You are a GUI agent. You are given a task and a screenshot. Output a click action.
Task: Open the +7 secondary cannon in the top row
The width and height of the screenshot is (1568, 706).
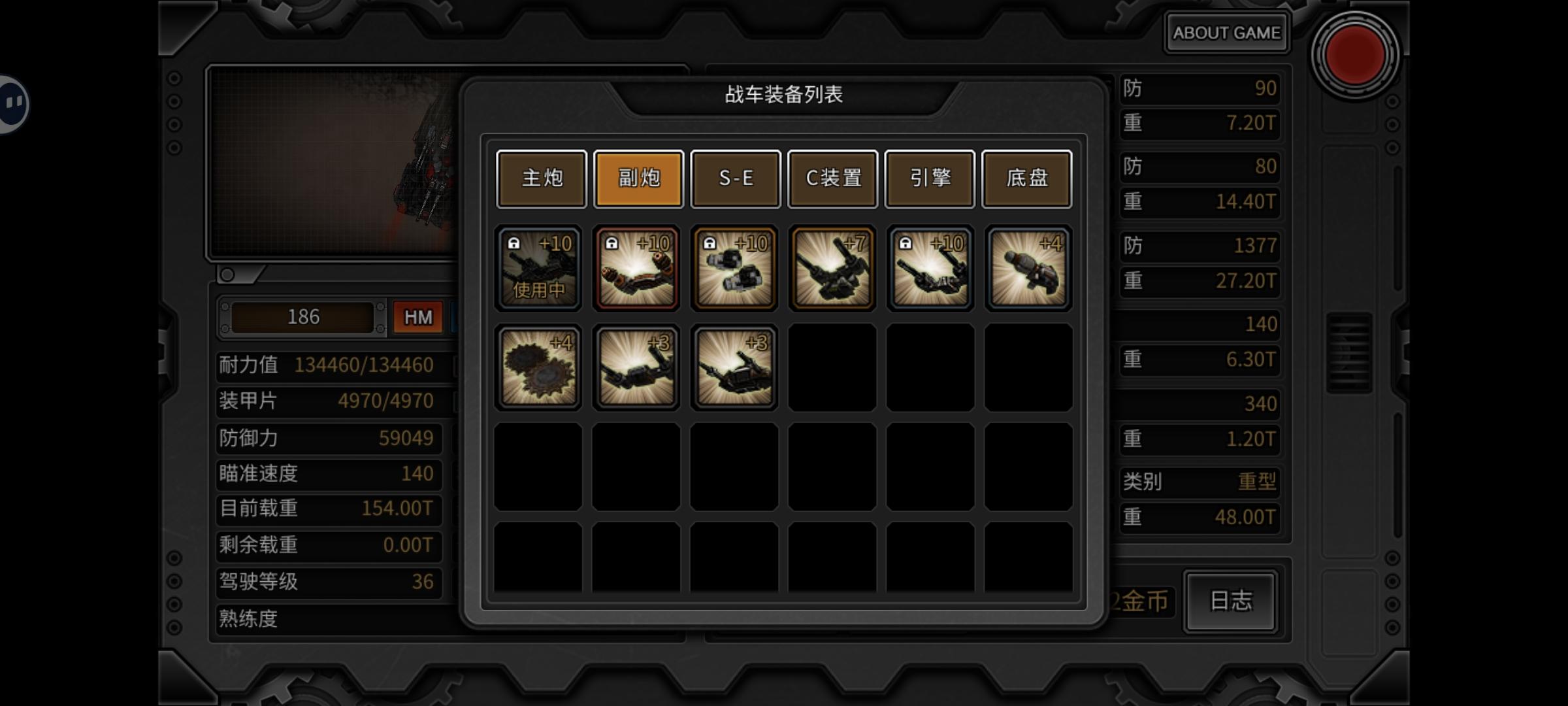click(x=832, y=267)
